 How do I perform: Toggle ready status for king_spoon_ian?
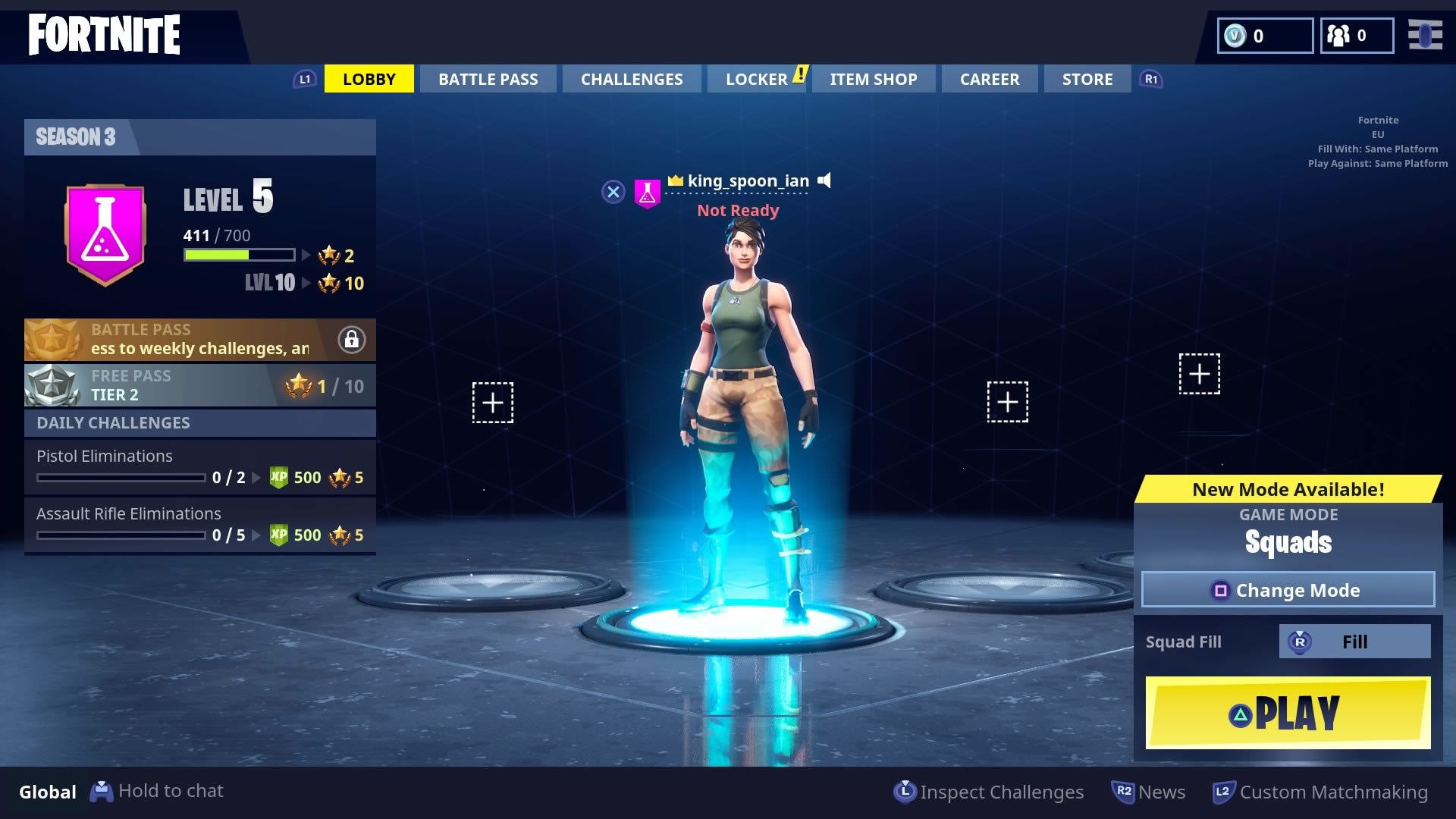click(x=737, y=210)
